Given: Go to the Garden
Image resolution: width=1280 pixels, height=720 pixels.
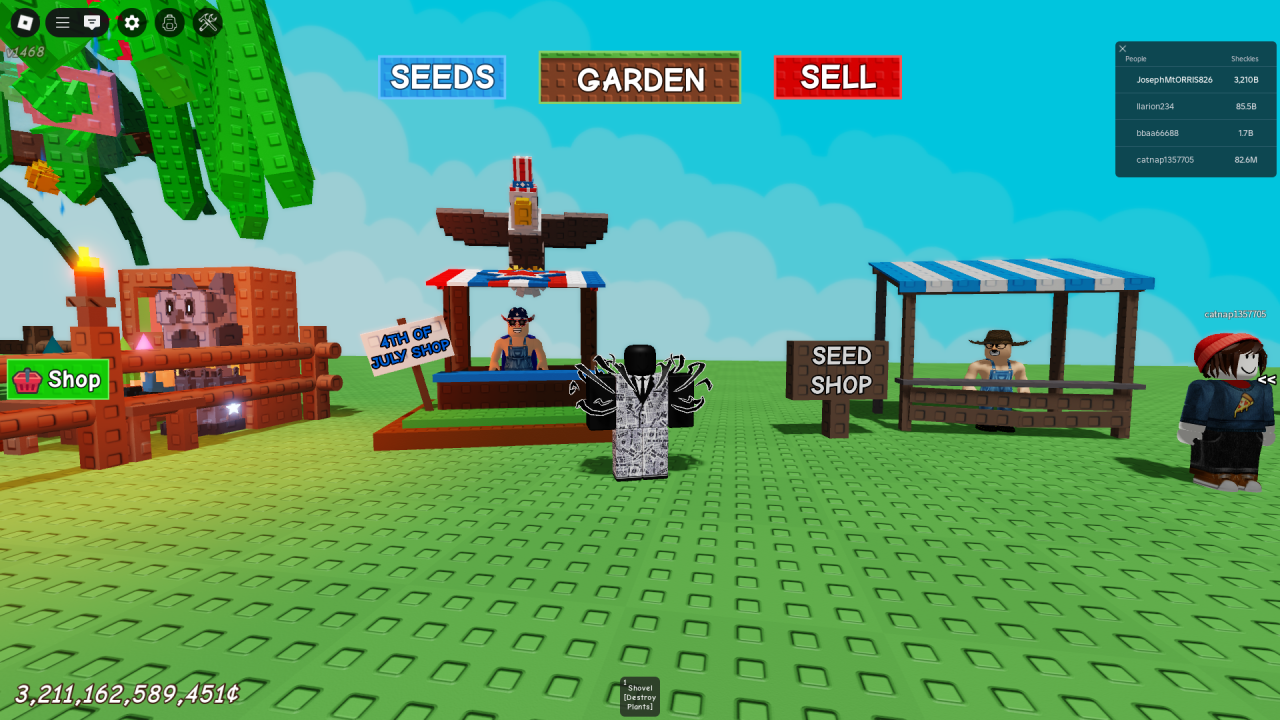Looking at the screenshot, I should [640, 78].
